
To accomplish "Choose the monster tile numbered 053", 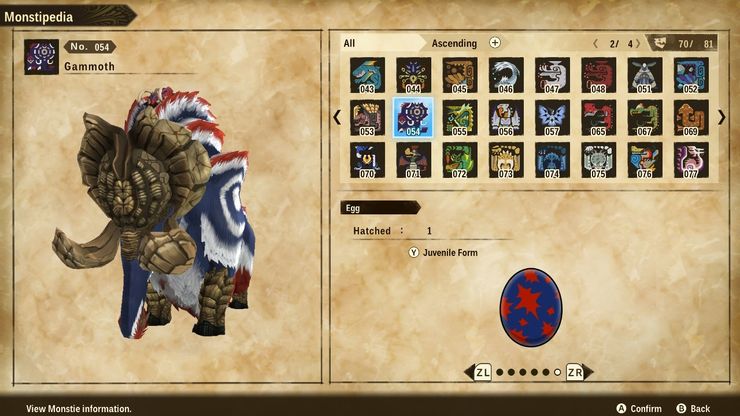I will [367, 118].
